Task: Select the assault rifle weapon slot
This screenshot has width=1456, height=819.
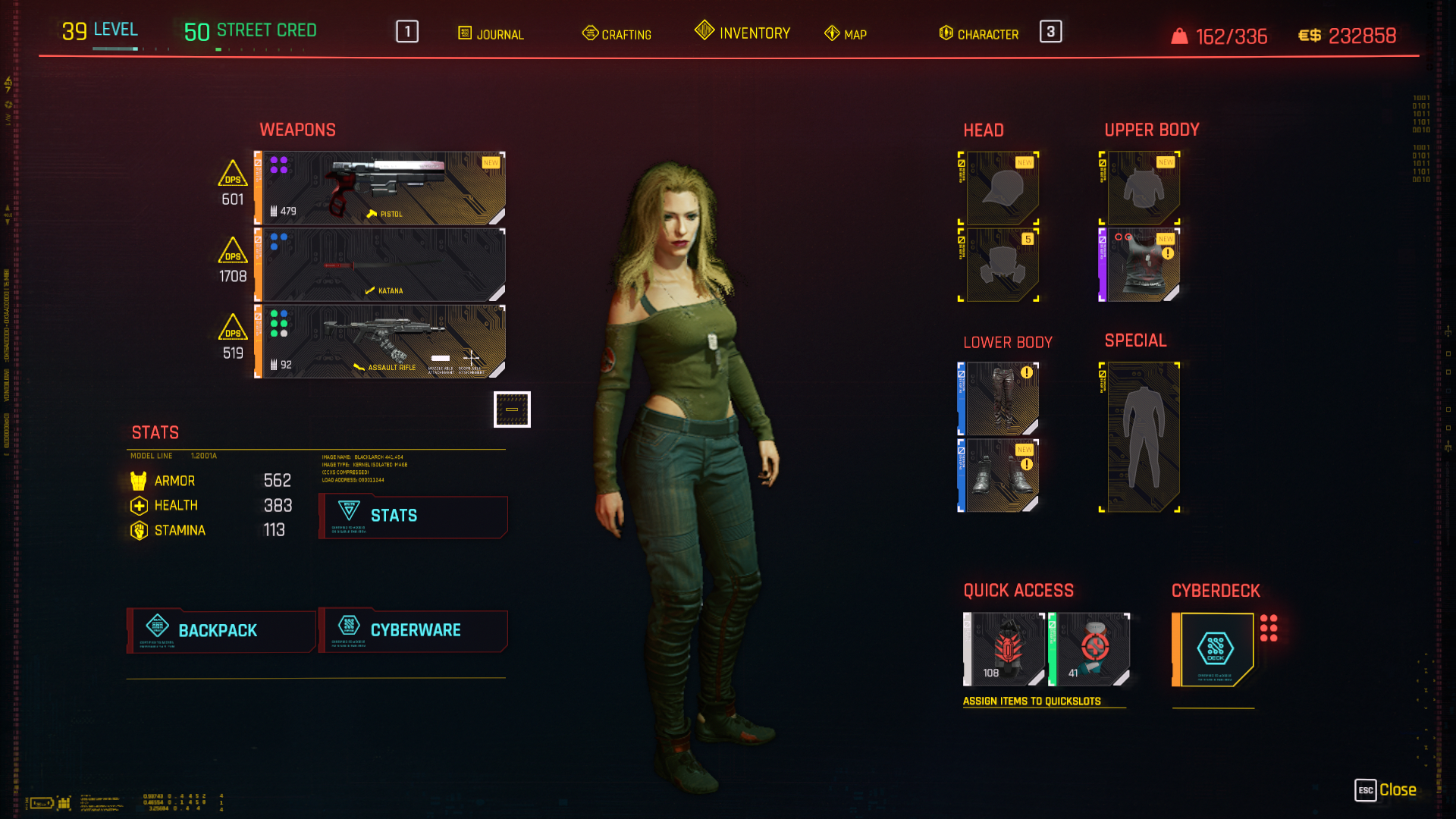Action: [381, 341]
